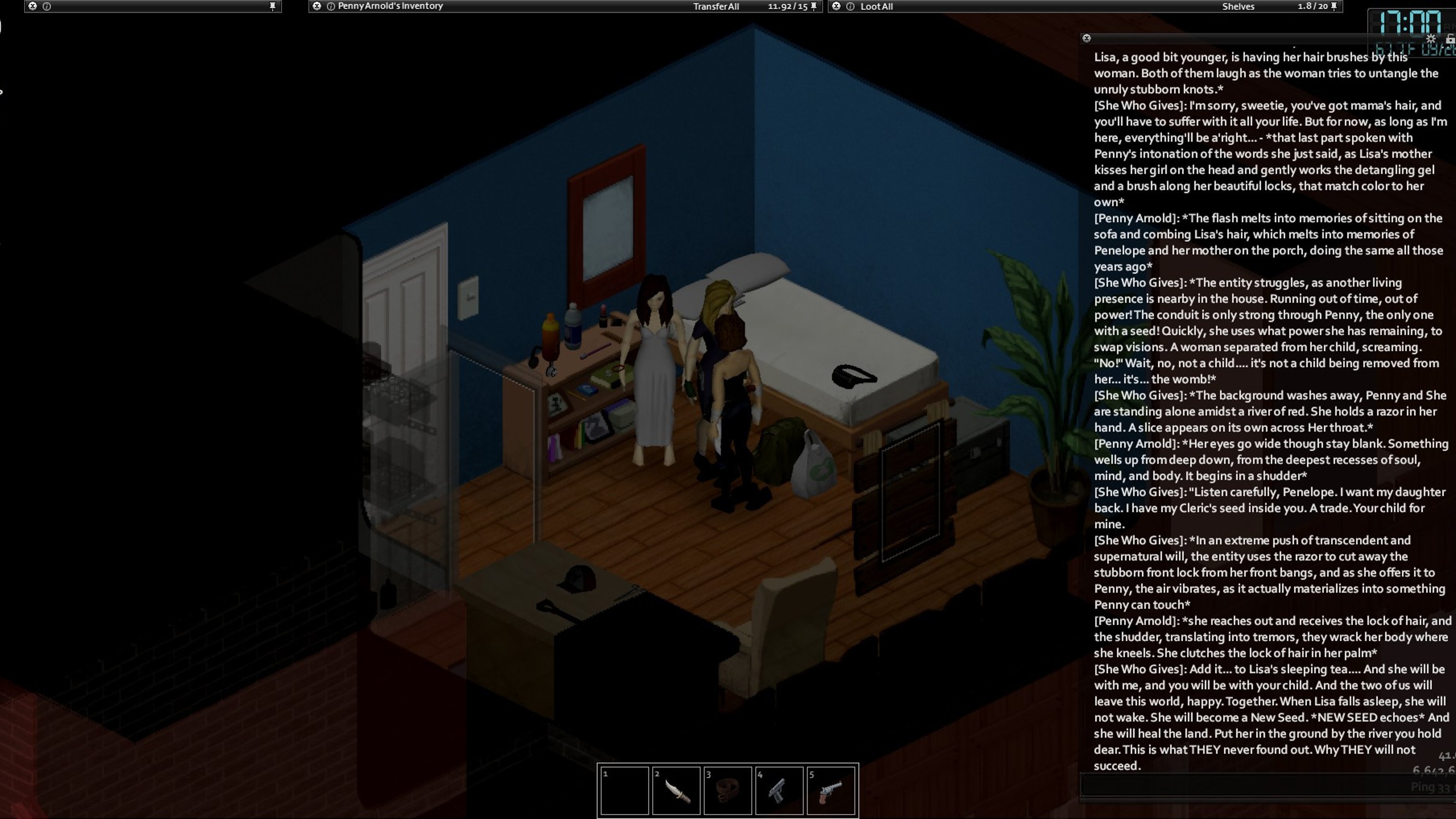Open chat settings via the gear icon
Image resolution: width=1456 pixels, height=819 pixels.
(1430, 38)
